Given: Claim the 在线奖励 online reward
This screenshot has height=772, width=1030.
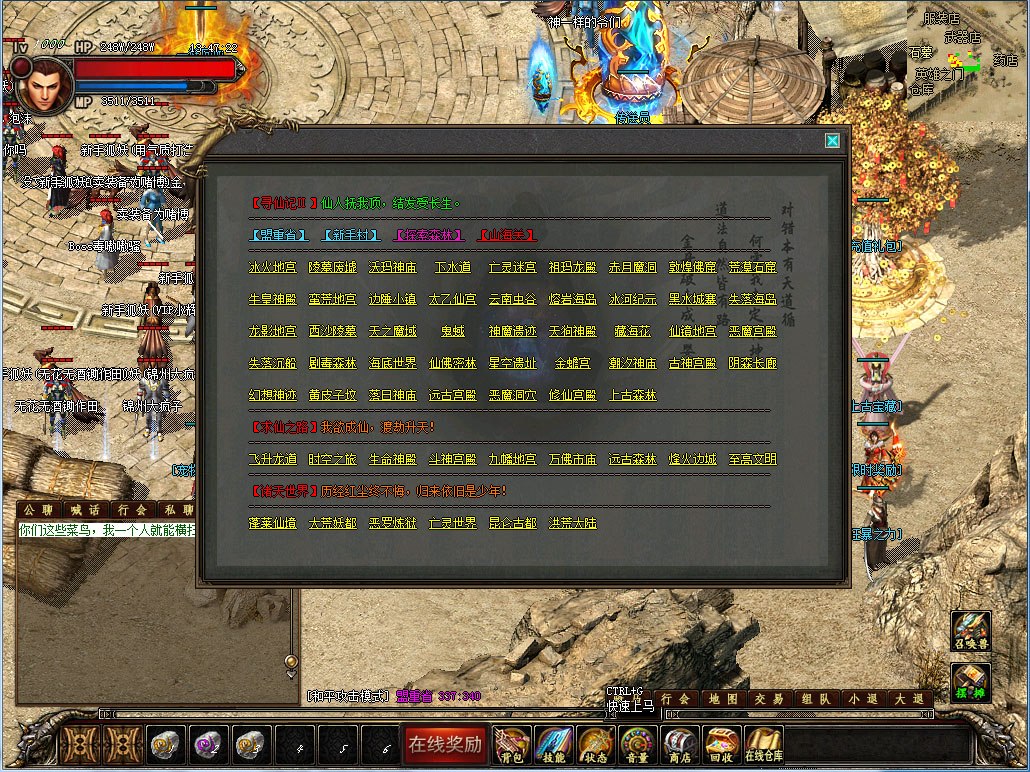Looking at the screenshot, I should click(x=444, y=744).
